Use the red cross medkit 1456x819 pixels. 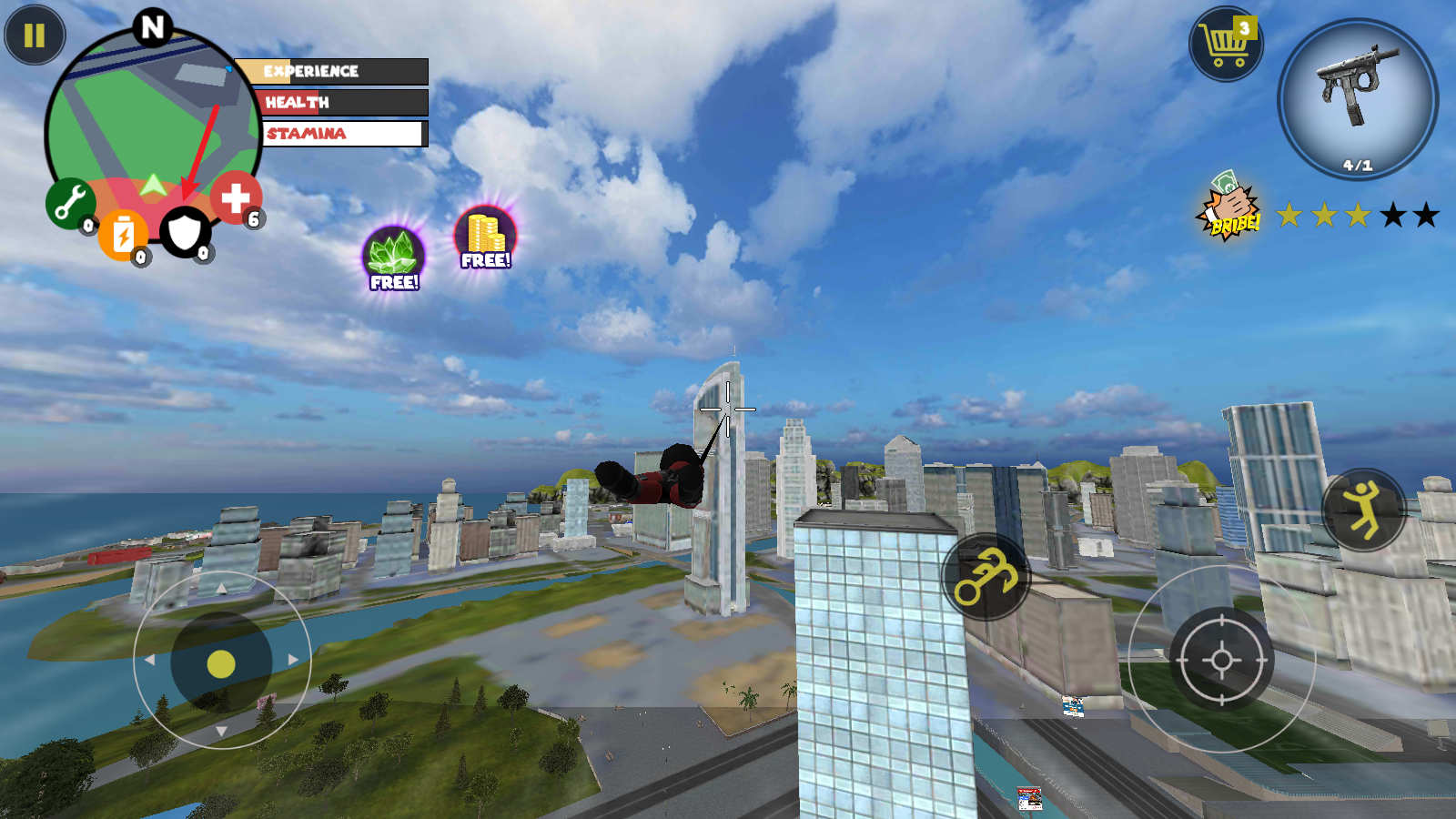tap(236, 197)
